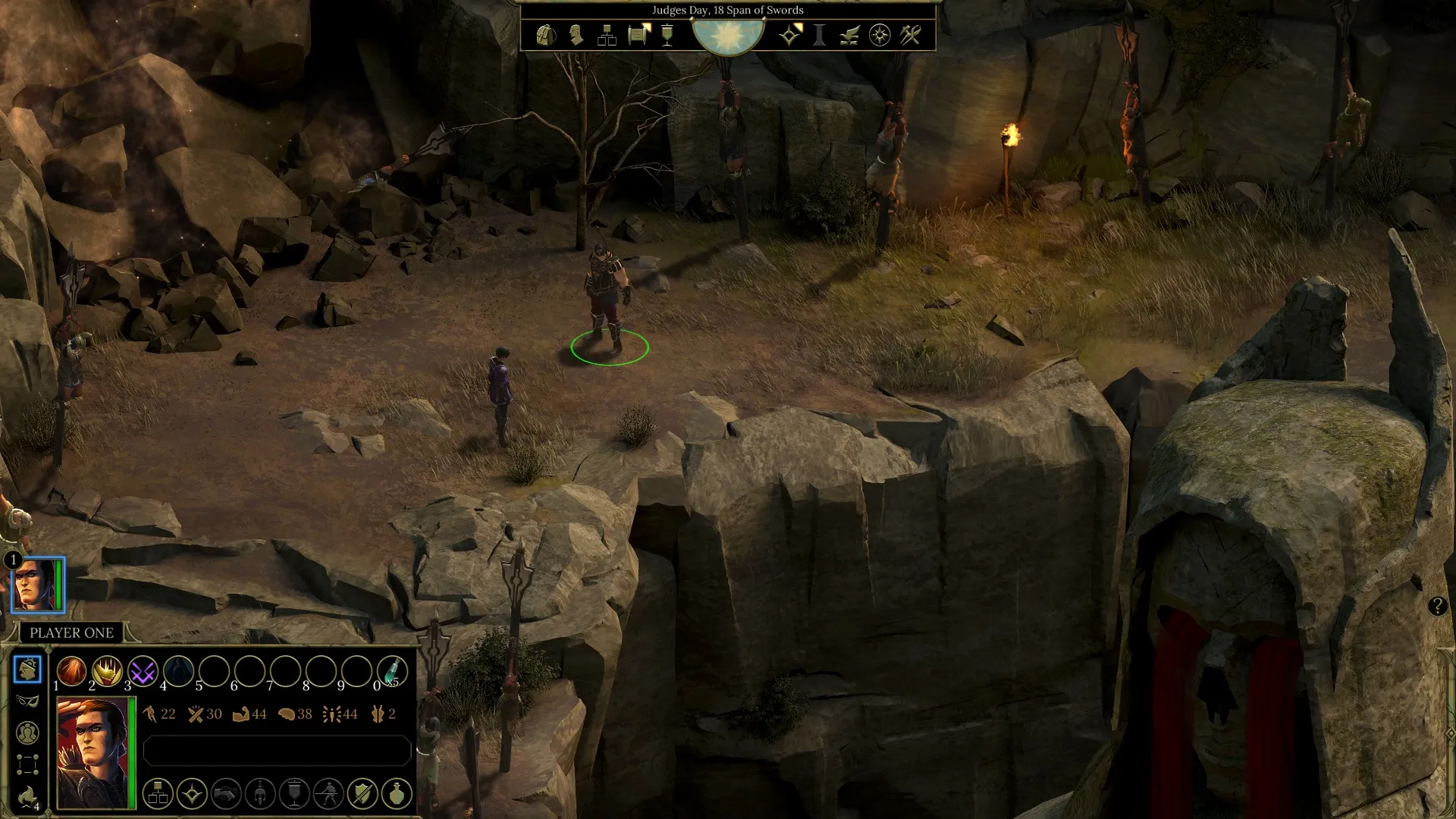Image resolution: width=1456 pixels, height=819 pixels.
Task: Open the compass star map icon
Action: coord(880,35)
